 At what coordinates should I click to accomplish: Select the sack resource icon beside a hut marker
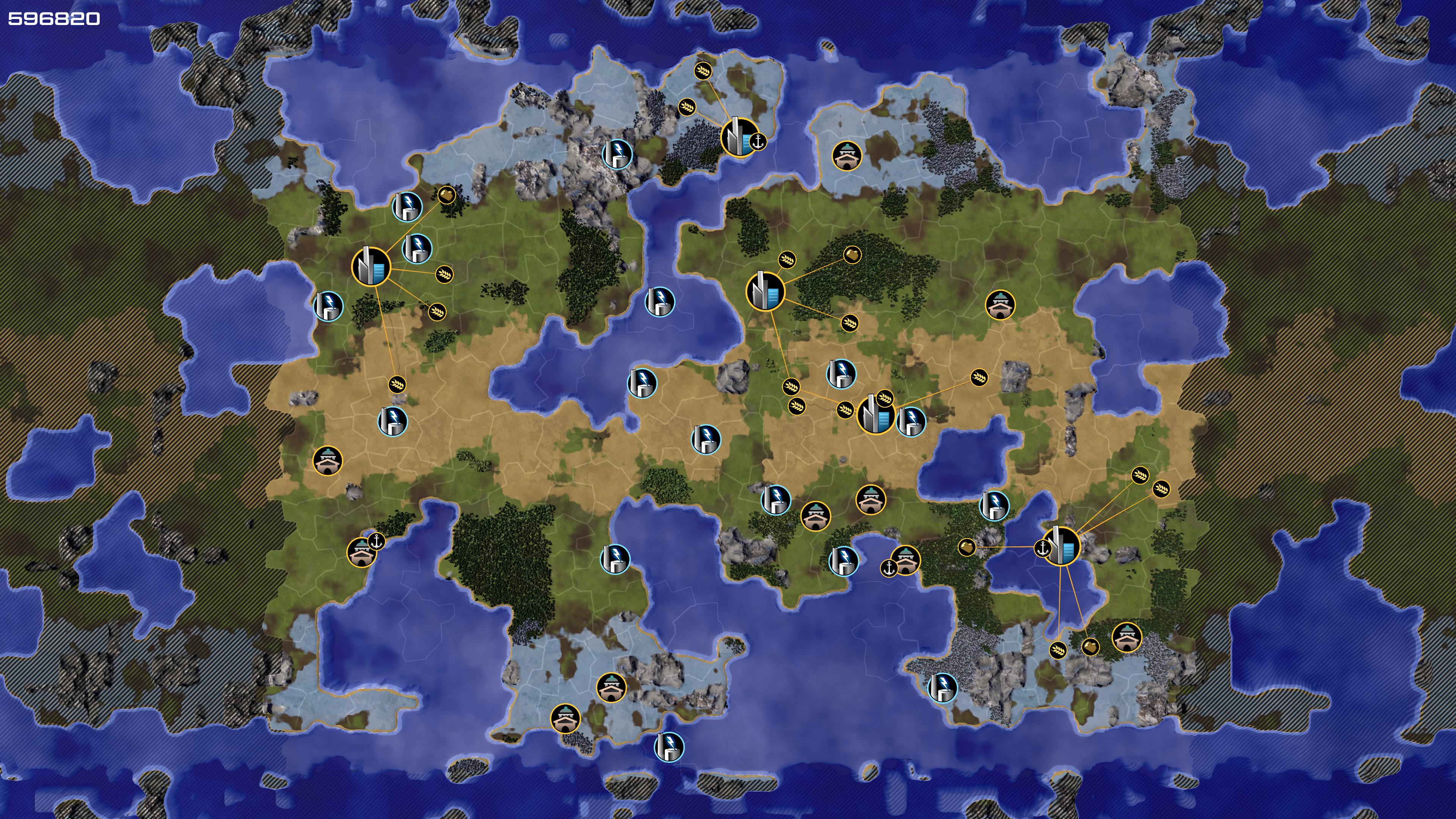1090,646
